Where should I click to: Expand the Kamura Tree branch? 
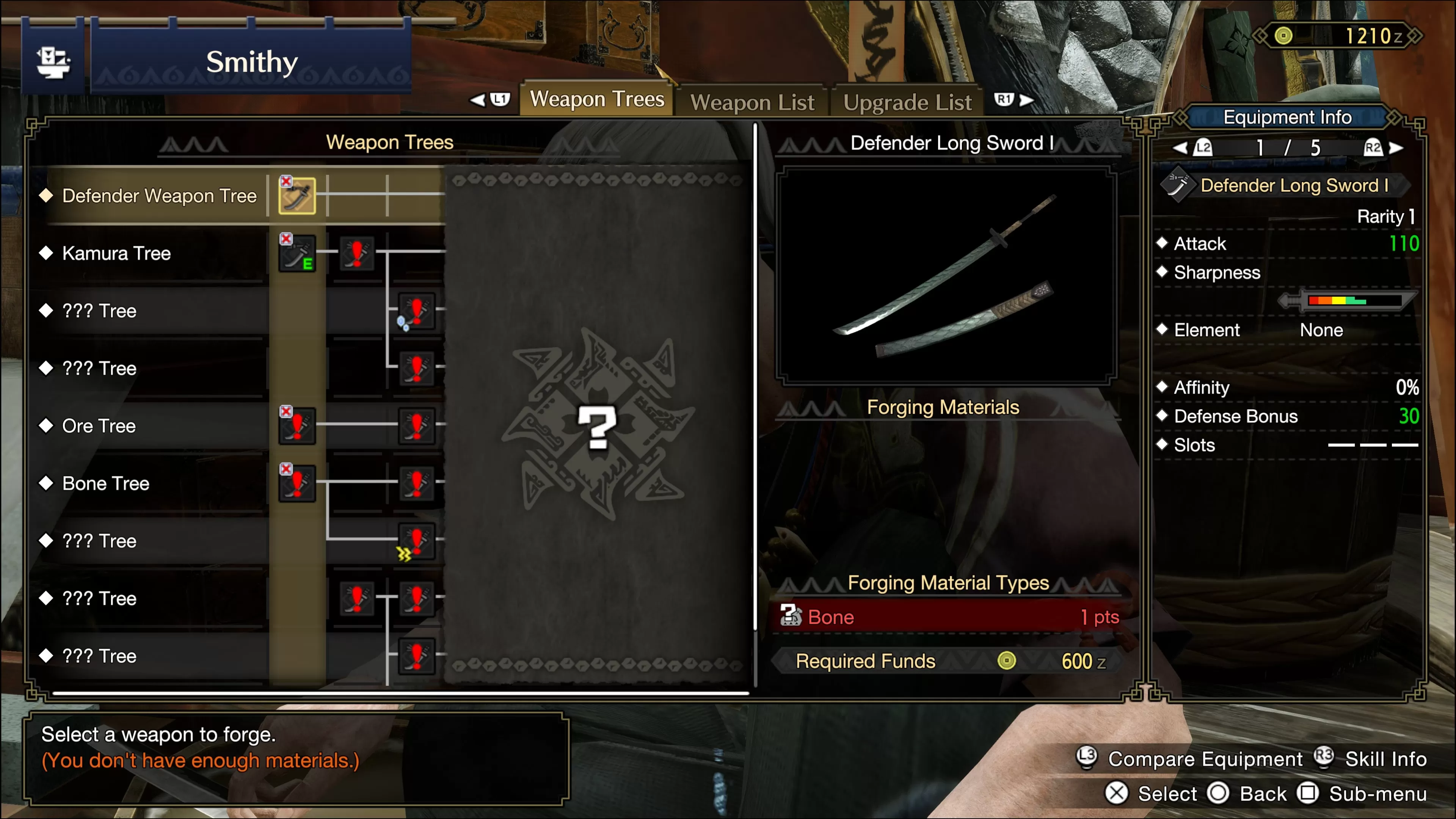point(116,253)
